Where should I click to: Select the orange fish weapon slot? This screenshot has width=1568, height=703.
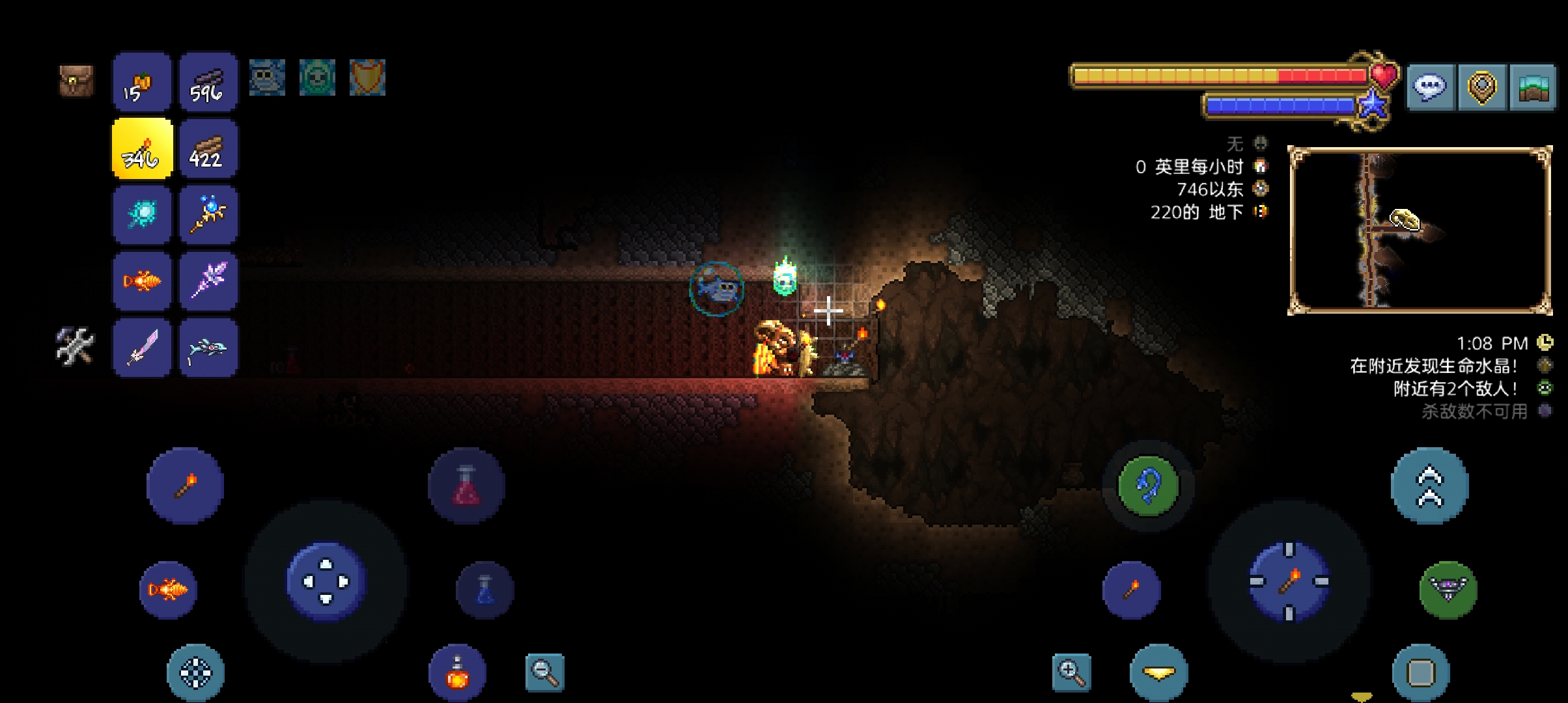(142, 281)
